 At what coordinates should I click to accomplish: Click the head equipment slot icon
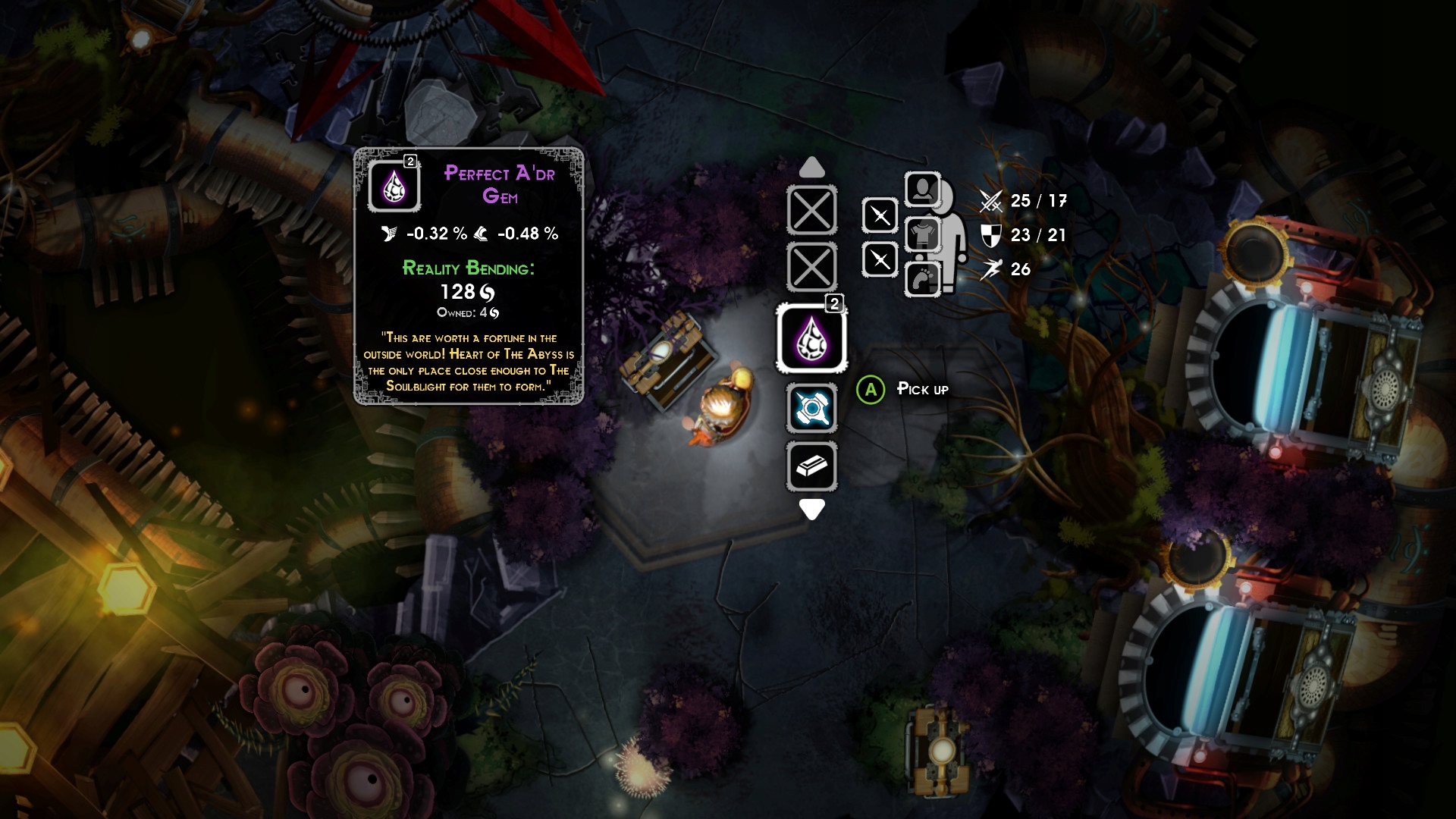(922, 190)
